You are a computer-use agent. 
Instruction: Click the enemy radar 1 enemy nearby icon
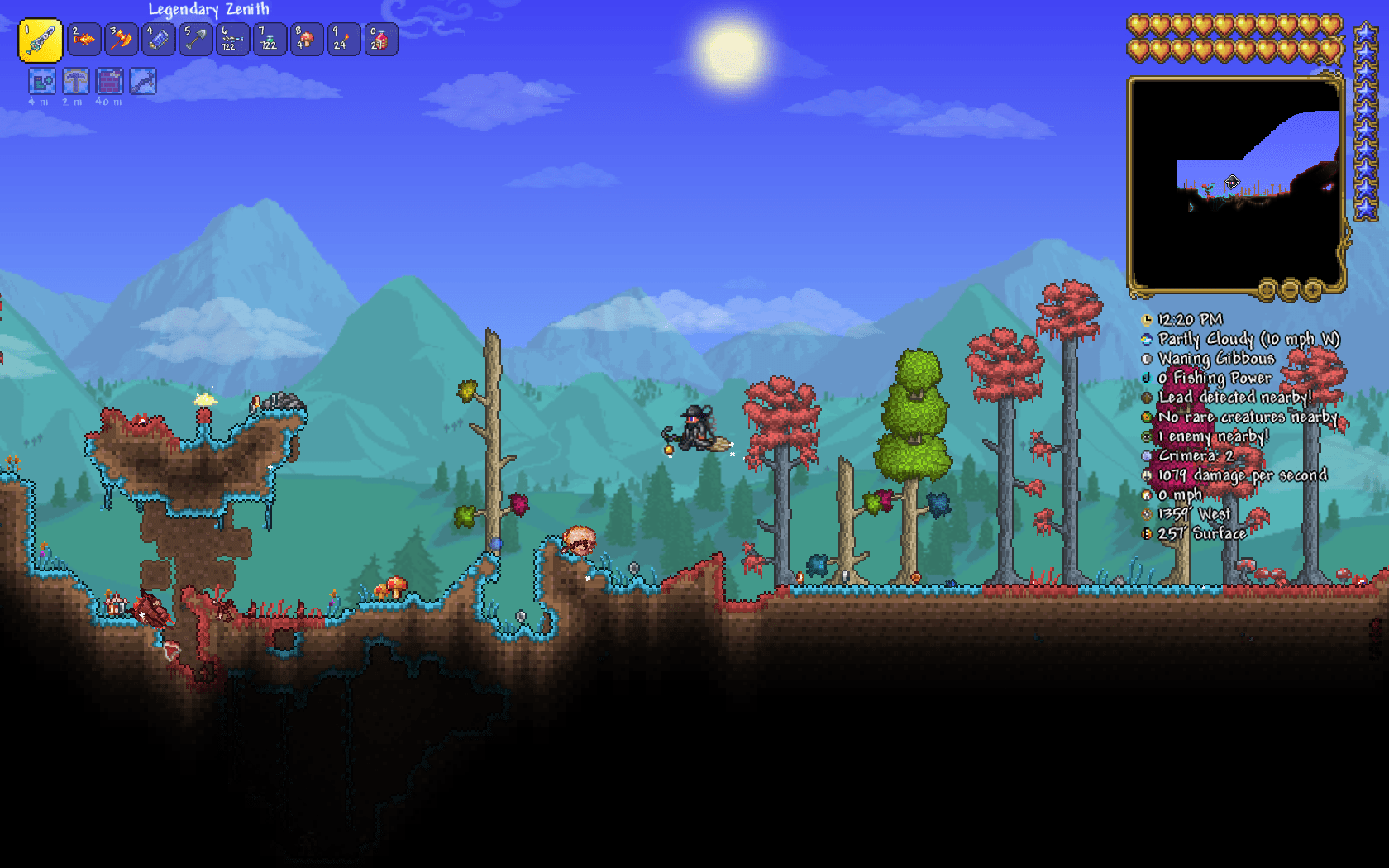point(1148,436)
